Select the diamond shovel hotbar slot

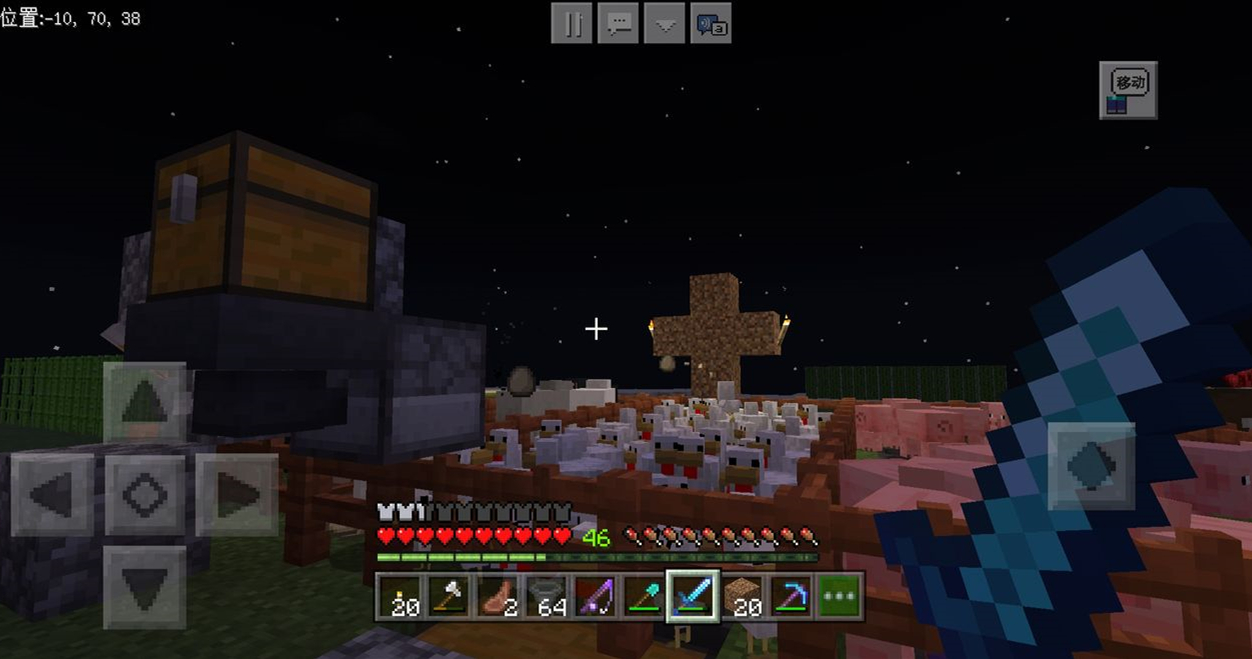click(645, 596)
